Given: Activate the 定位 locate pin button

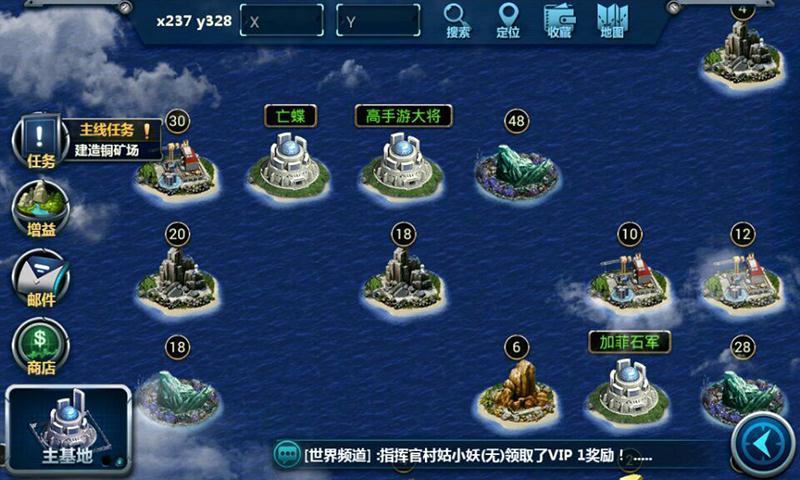Looking at the screenshot, I should coord(508,20).
